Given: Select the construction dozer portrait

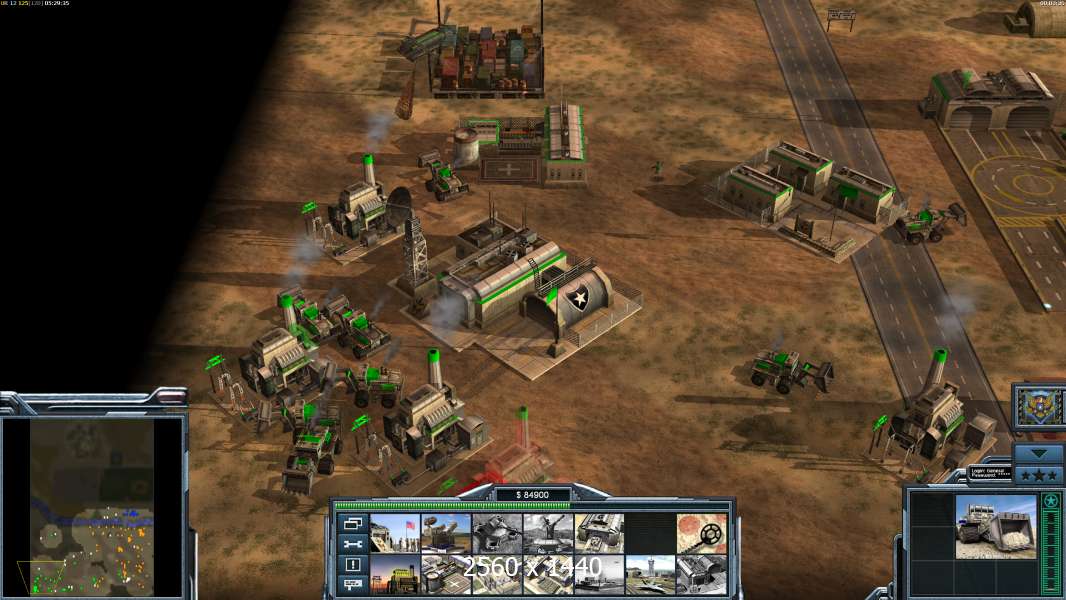Looking at the screenshot, I should click(995, 526).
